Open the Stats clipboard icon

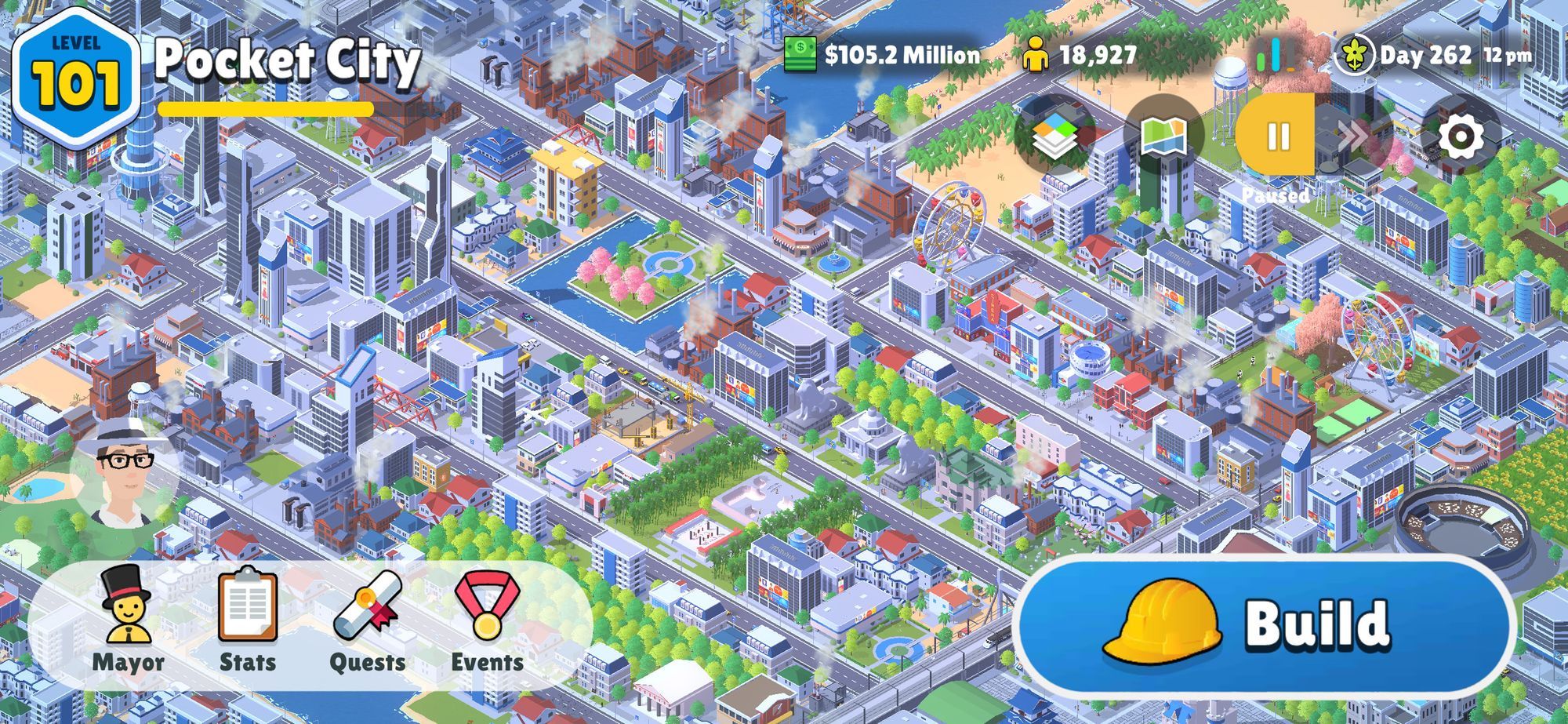click(x=249, y=620)
